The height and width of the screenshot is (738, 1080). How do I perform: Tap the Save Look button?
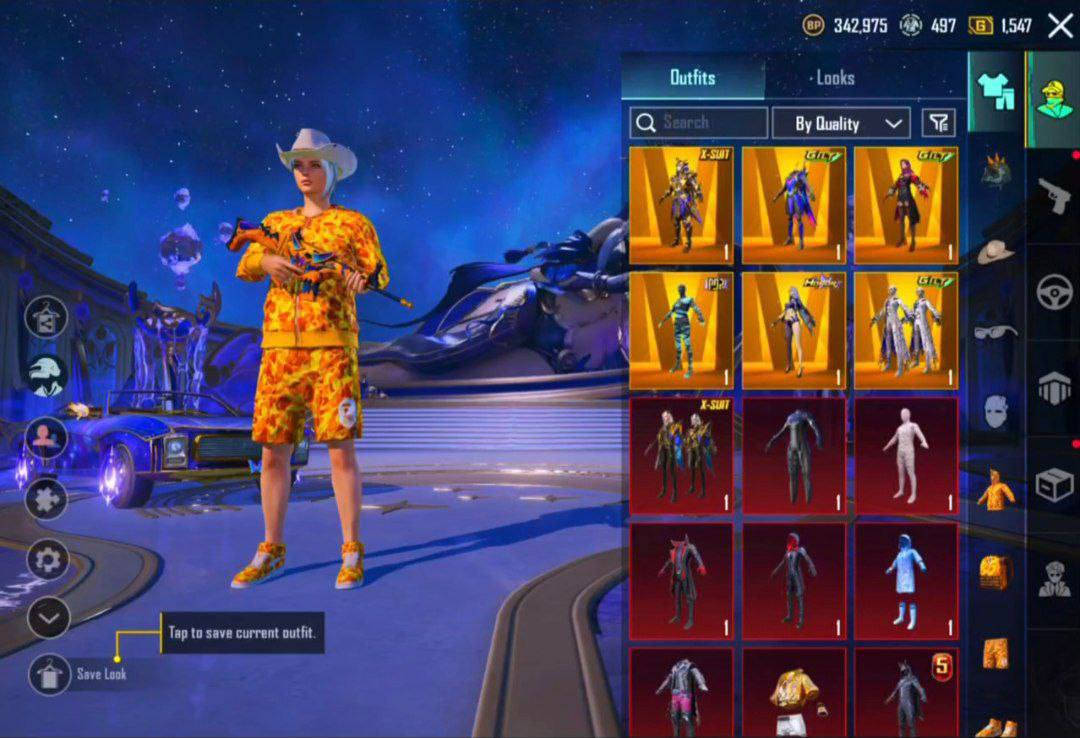[49, 674]
